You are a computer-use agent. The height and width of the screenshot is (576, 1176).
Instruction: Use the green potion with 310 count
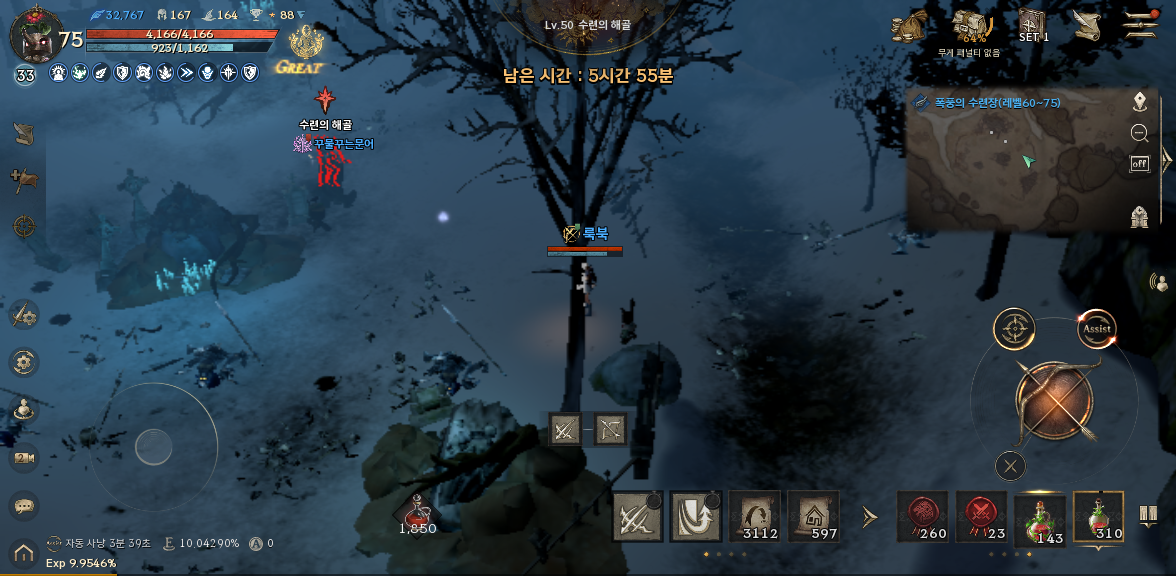pyautogui.click(x=1098, y=517)
